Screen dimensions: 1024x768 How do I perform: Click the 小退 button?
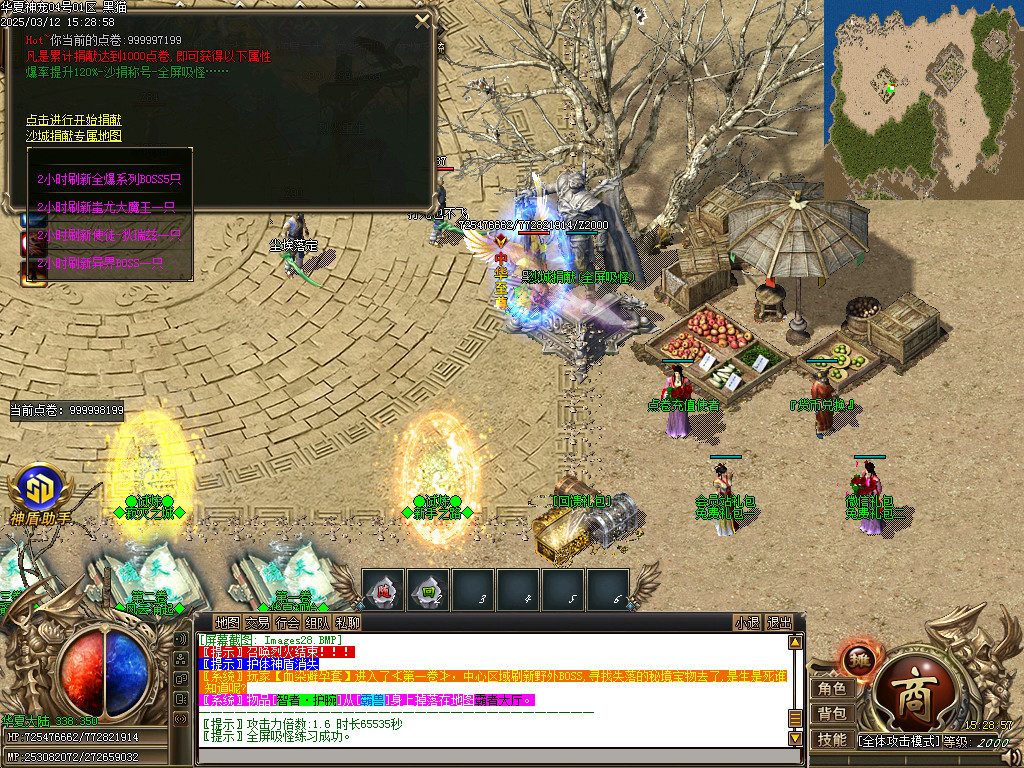(x=747, y=622)
